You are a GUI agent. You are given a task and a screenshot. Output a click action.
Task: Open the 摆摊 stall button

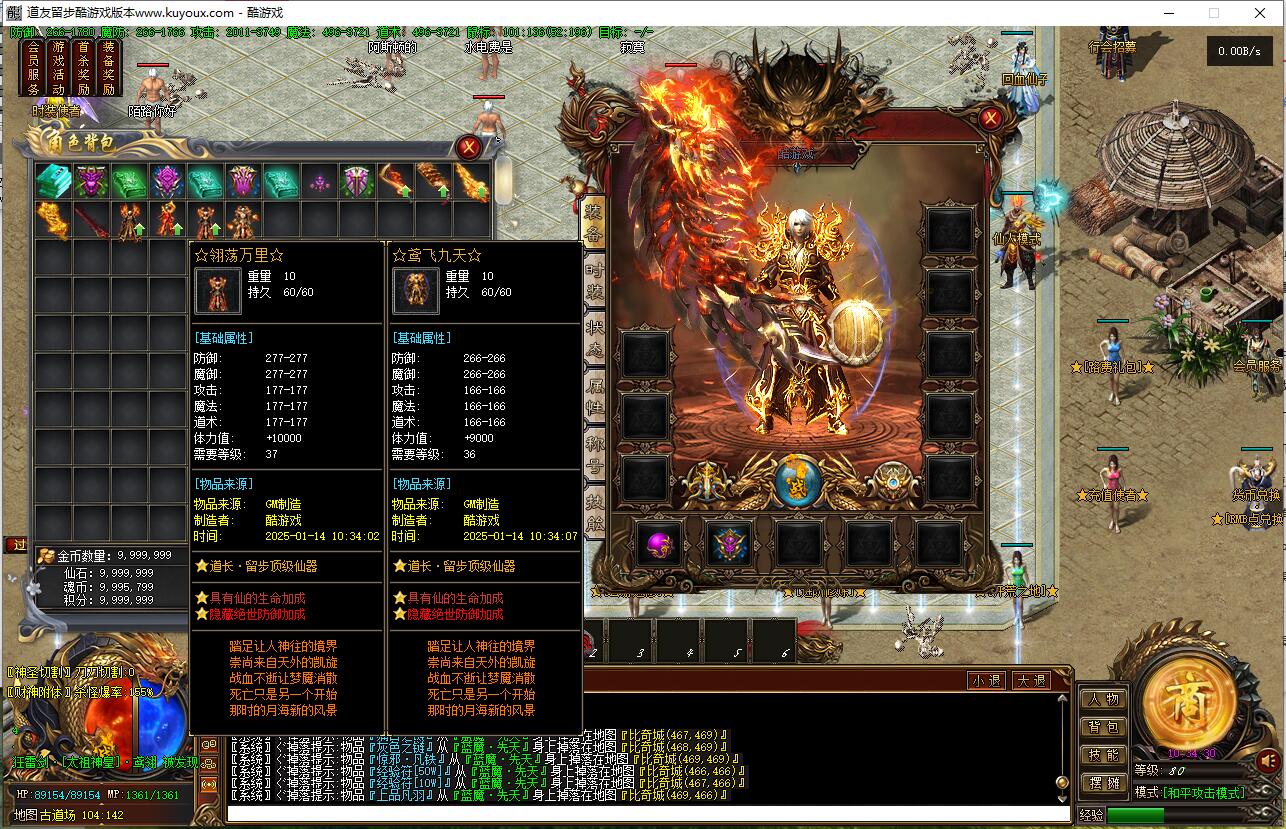[1103, 783]
